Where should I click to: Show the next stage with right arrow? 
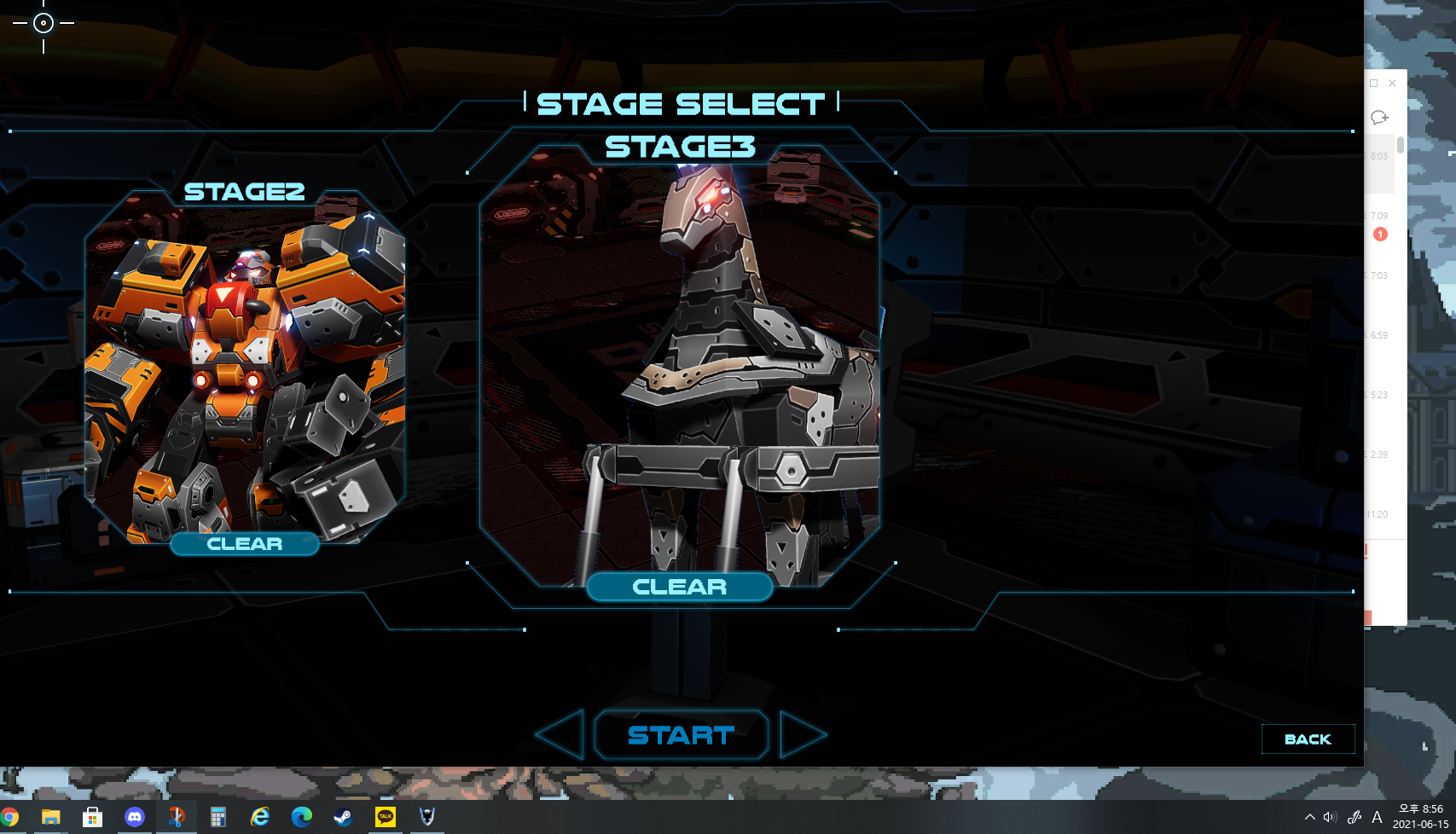tap(802, 734)
